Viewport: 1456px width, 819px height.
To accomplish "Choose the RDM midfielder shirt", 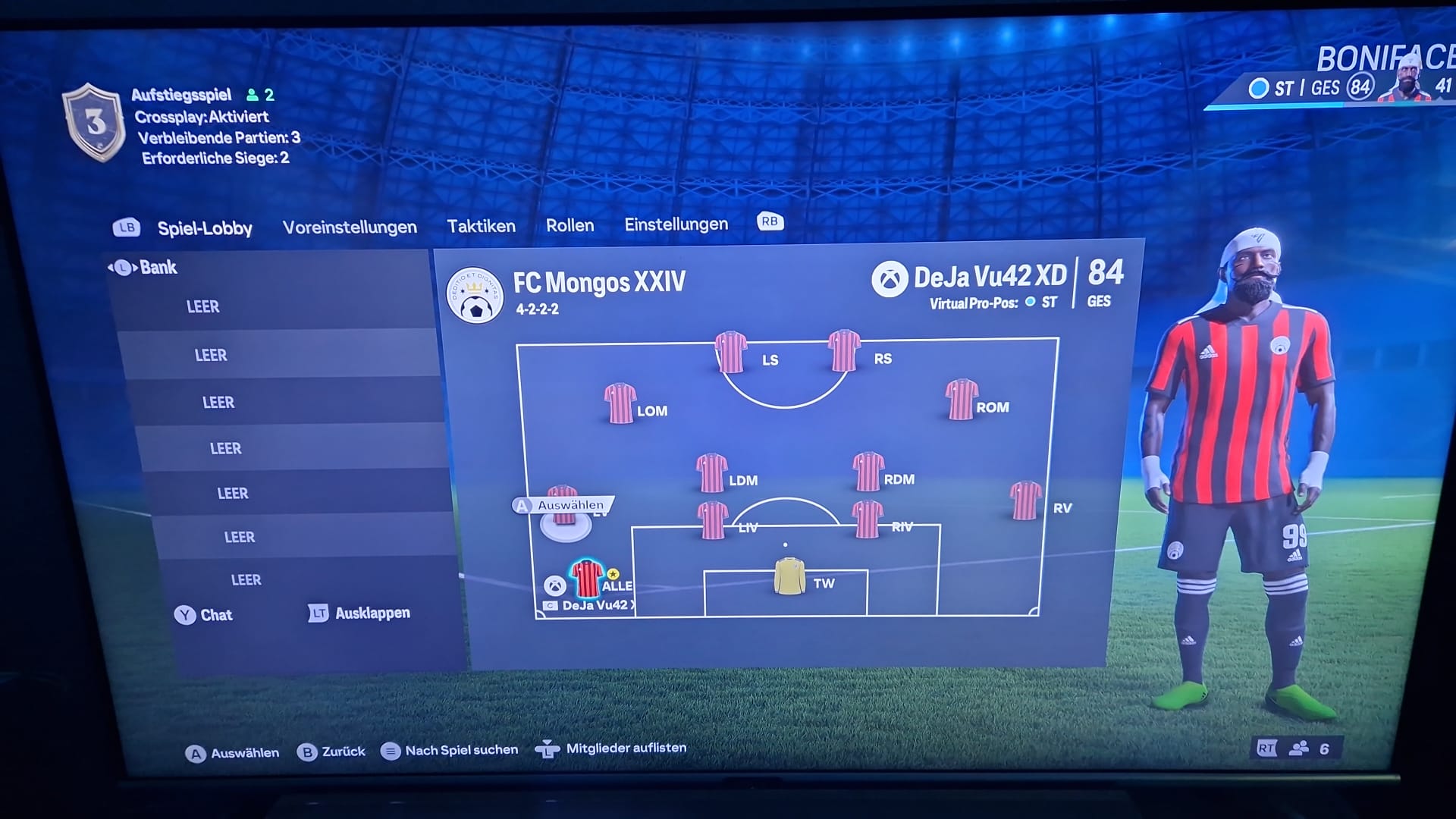I will [868, 472].
